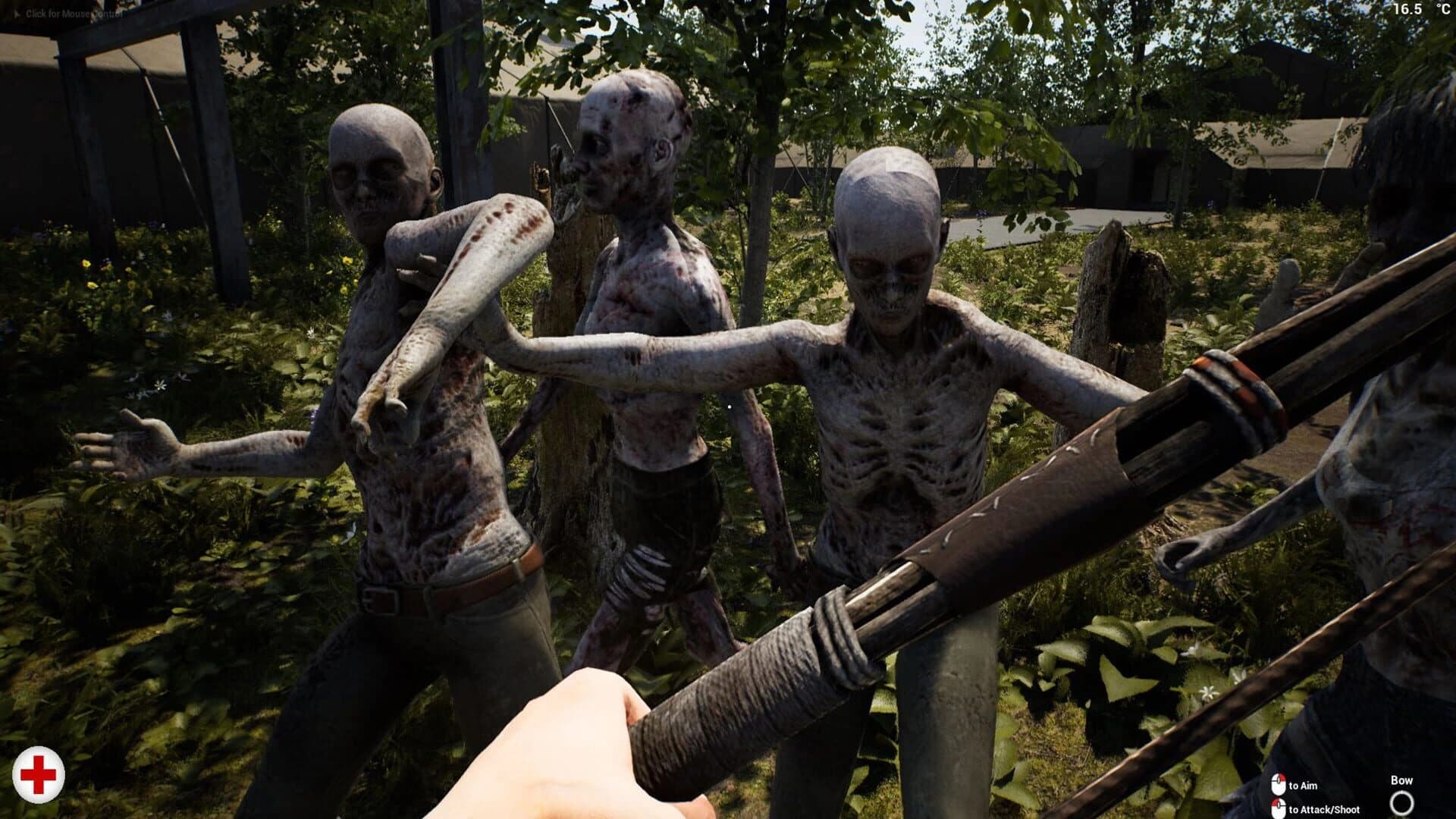Viewport: 1456px width, 819px height.
Task: Click the "to Attack/Shoot" hint text
Action: (1326, 810)
